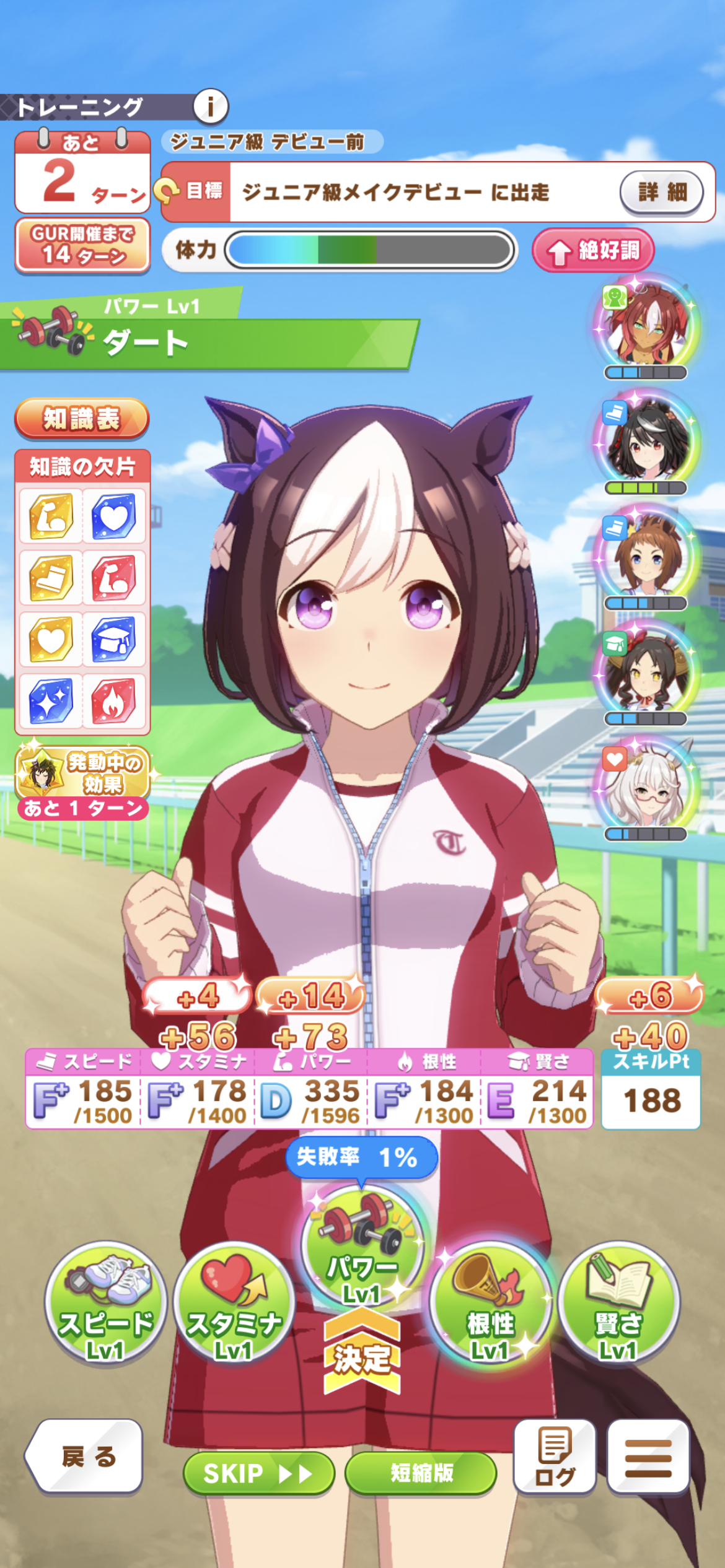This screenshot has height=1568, width=725.
Task: Open the 知識表 knowledge table
Action: tap(82, 419)
